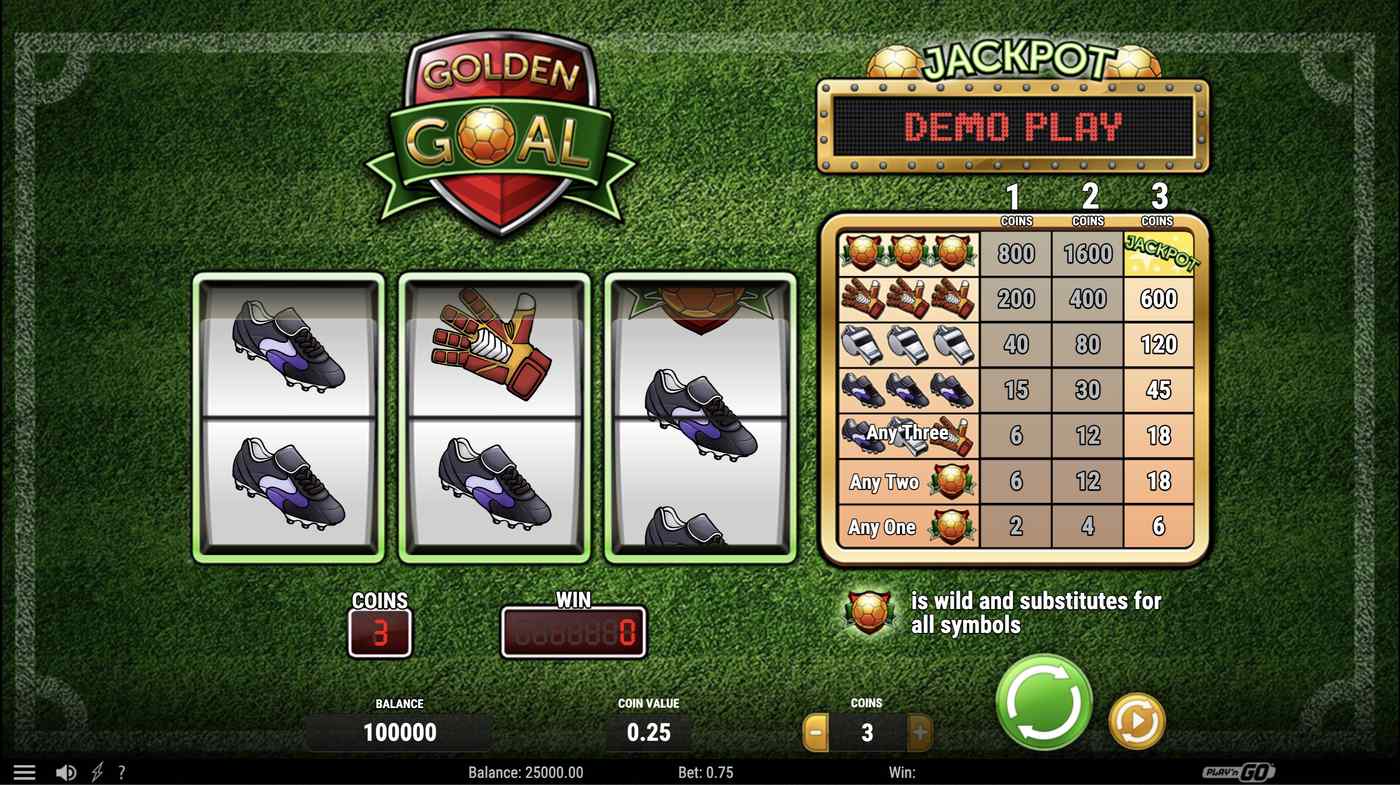Click the COINS counter showing 3

coord(380,632)
